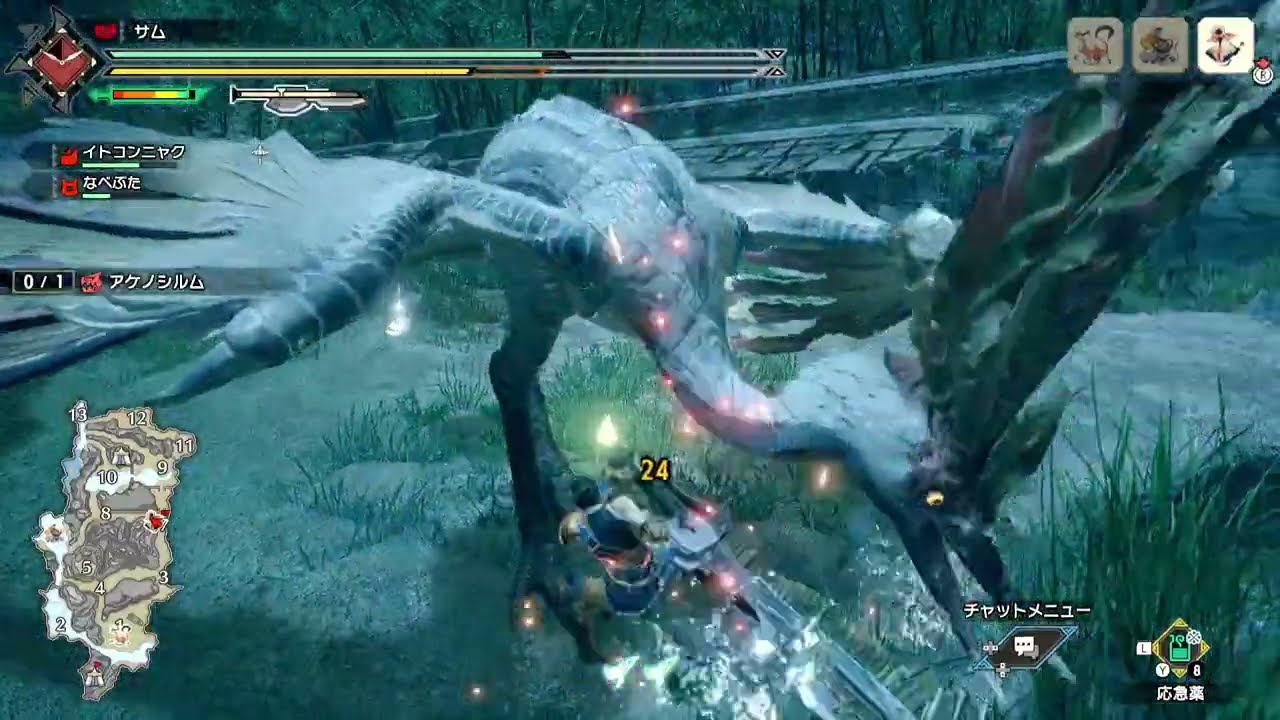Click area number 5 on the minimap
The height and width of the screenshot is (720, 1280).
click(x=87, y=567)
